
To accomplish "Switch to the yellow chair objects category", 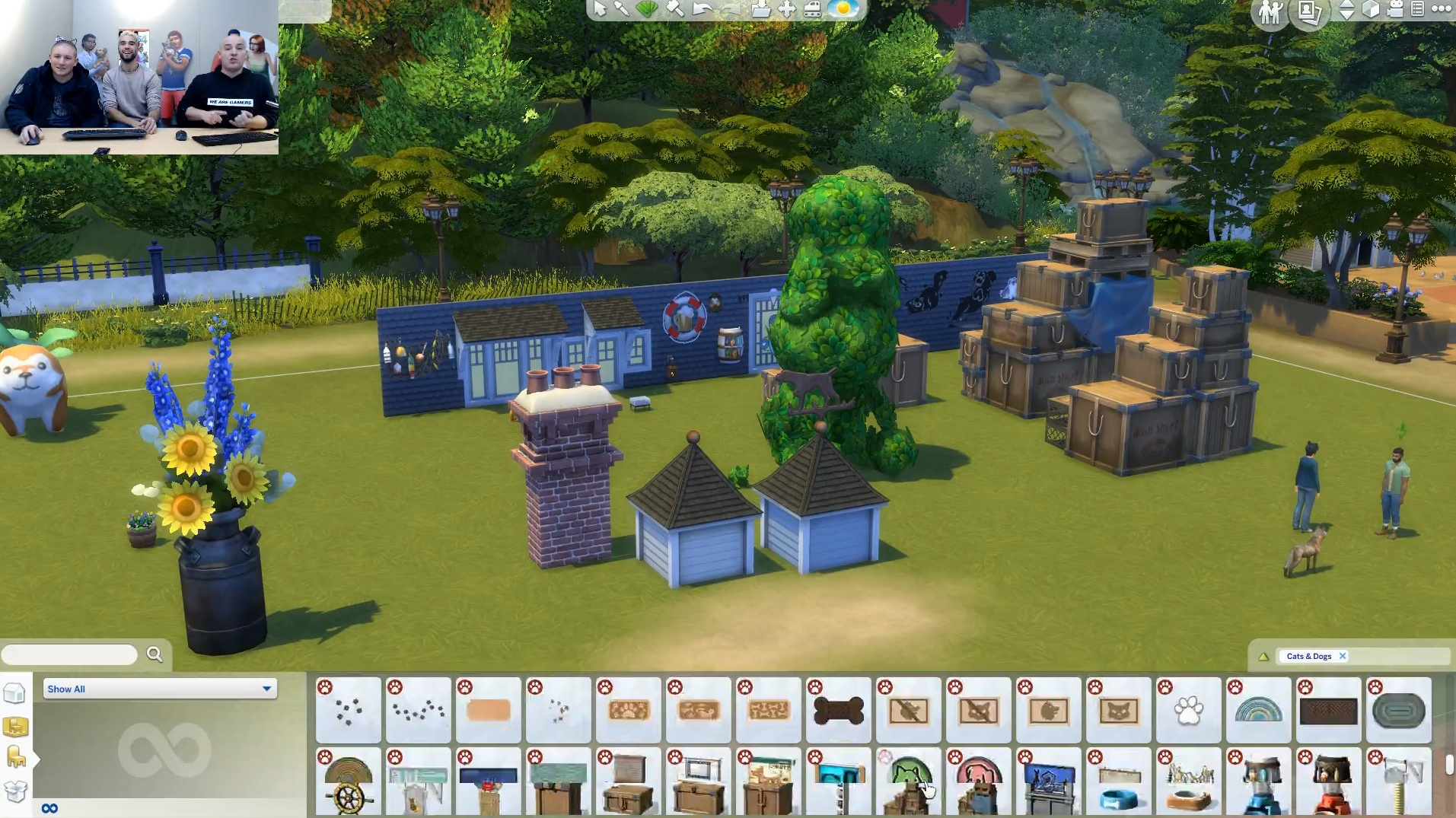I will coord(15,757).
